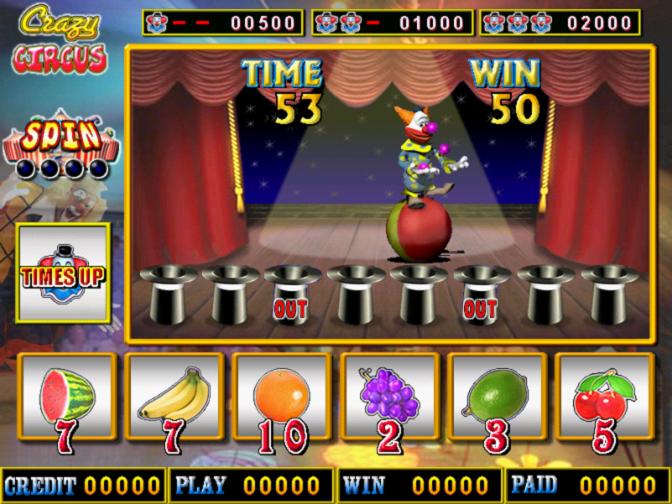Select the purple grapes tile
The width and height of the screenshot is (672, 504).
pos(390,400)
